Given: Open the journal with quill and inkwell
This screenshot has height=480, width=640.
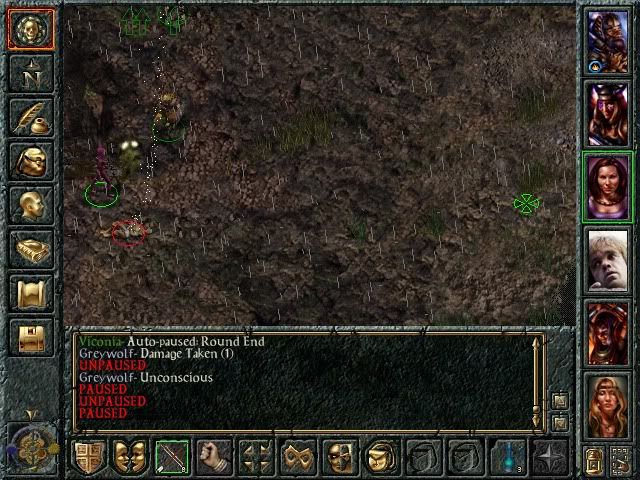Looking at the screenshot, I should tap(30, 117).
